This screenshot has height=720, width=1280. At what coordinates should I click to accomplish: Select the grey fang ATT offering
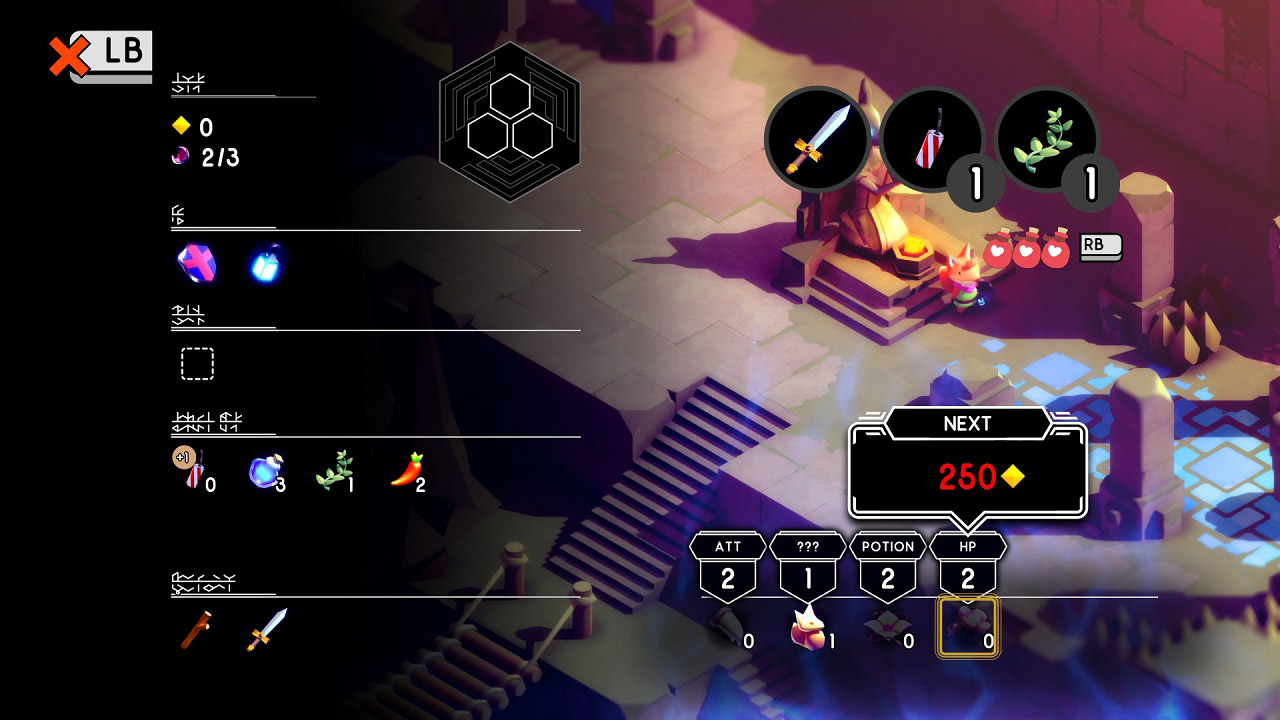pyautogui.click(x=726, y=628)
